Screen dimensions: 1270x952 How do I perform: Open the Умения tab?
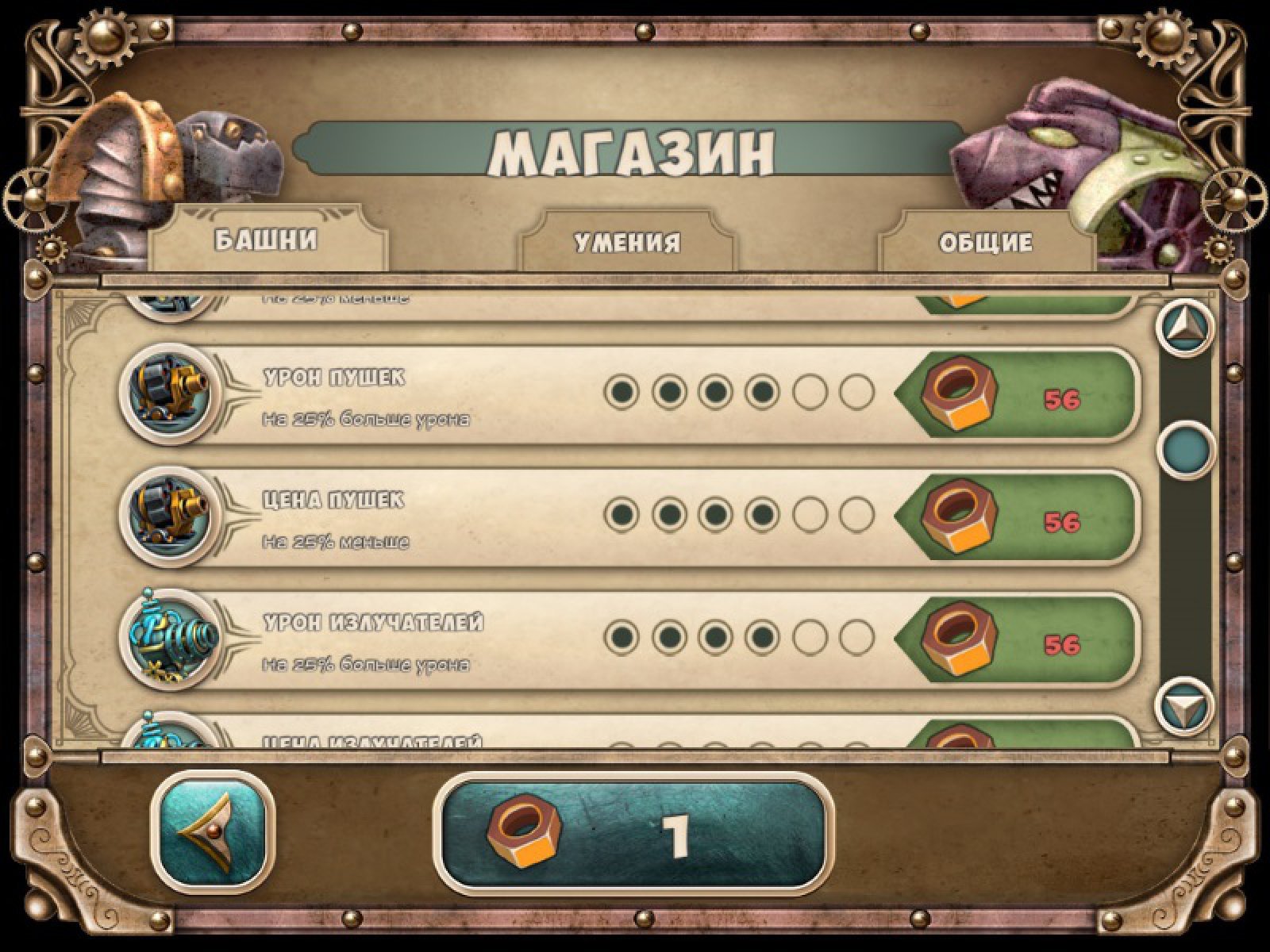click(x=627, y=242)
